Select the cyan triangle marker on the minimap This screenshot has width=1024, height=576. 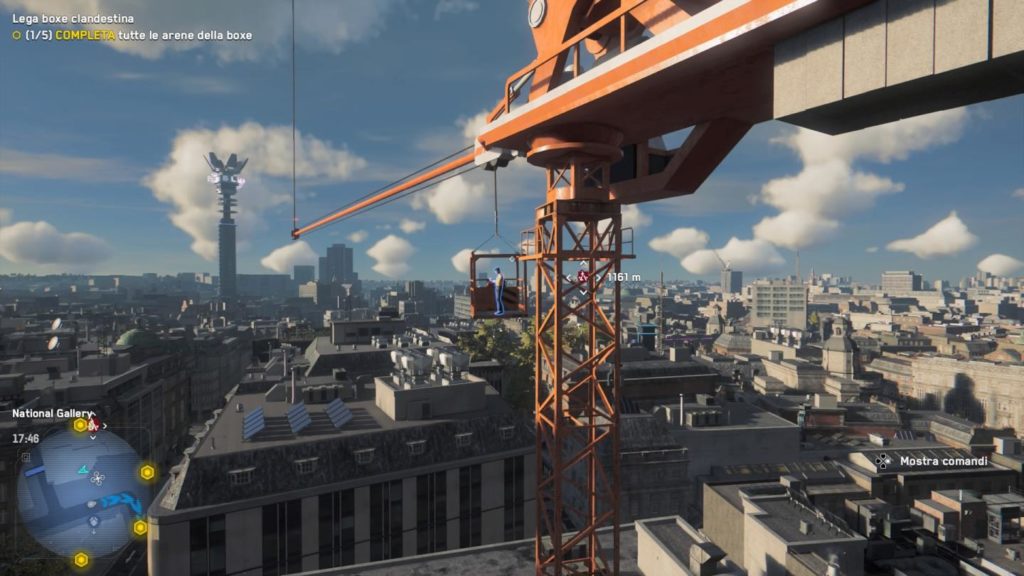[x=82, y=467]
